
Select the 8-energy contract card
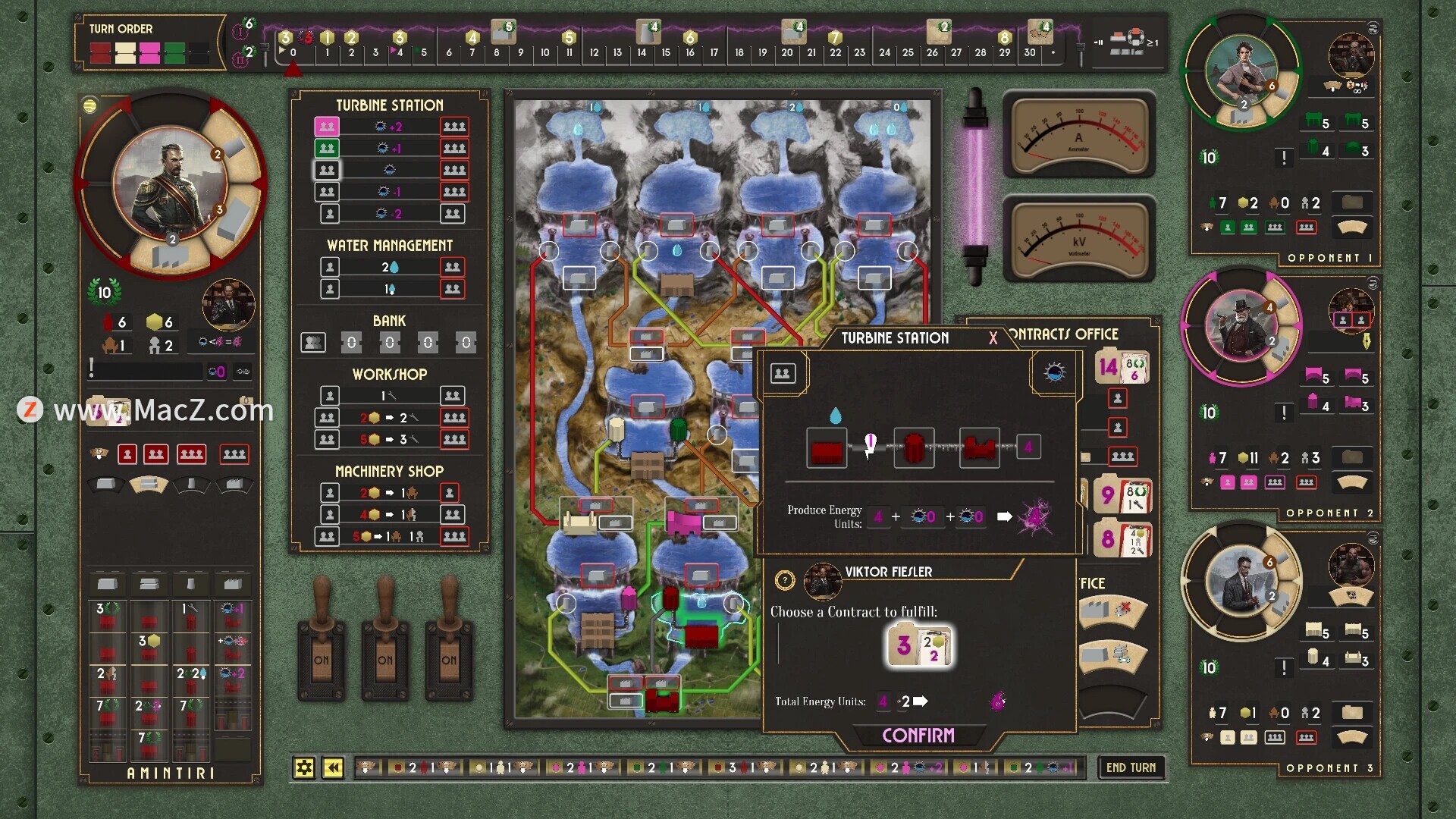(x=1122, y=540)
